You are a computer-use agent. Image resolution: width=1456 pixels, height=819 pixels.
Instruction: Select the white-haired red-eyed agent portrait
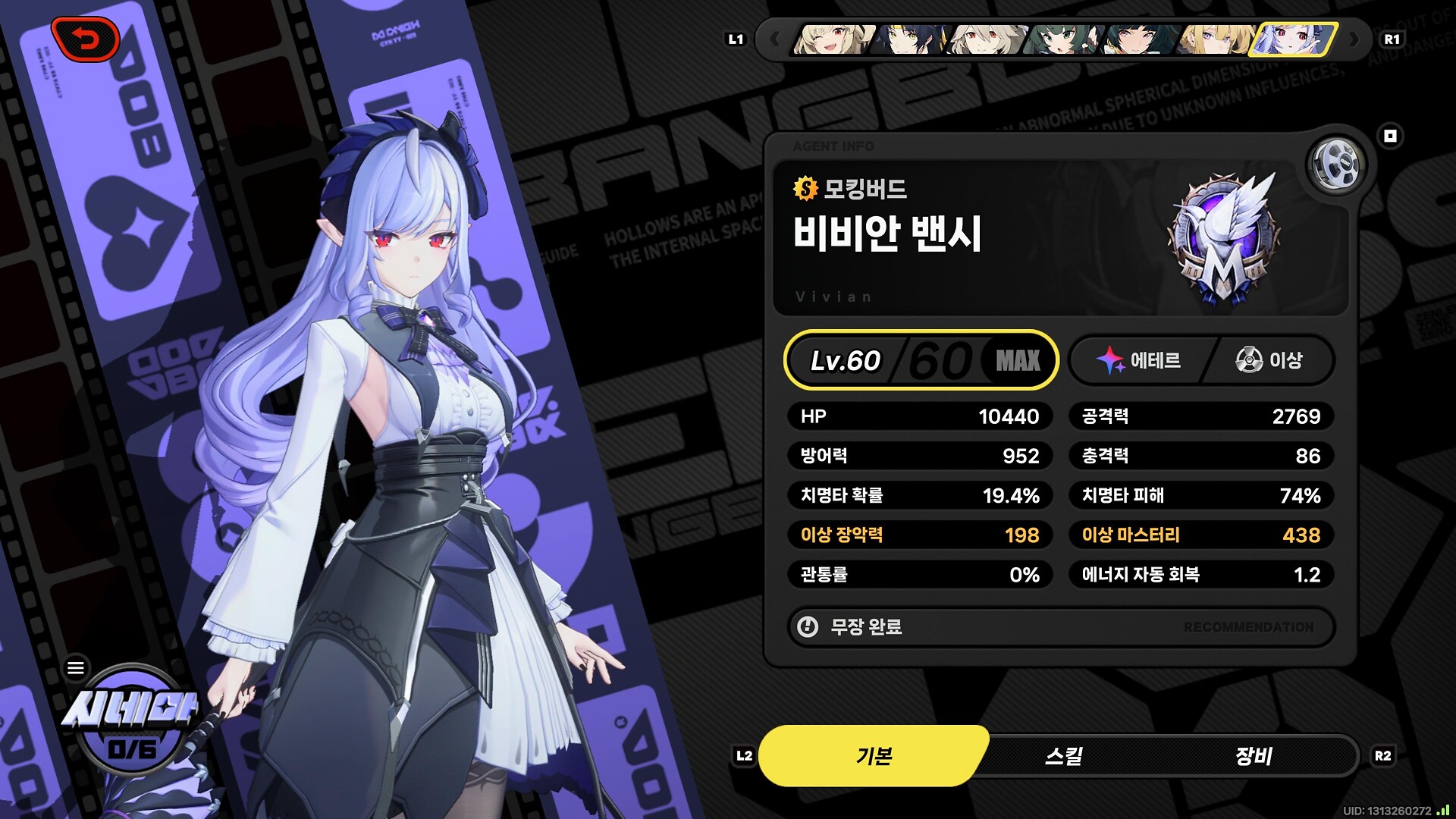click(985, 39)
